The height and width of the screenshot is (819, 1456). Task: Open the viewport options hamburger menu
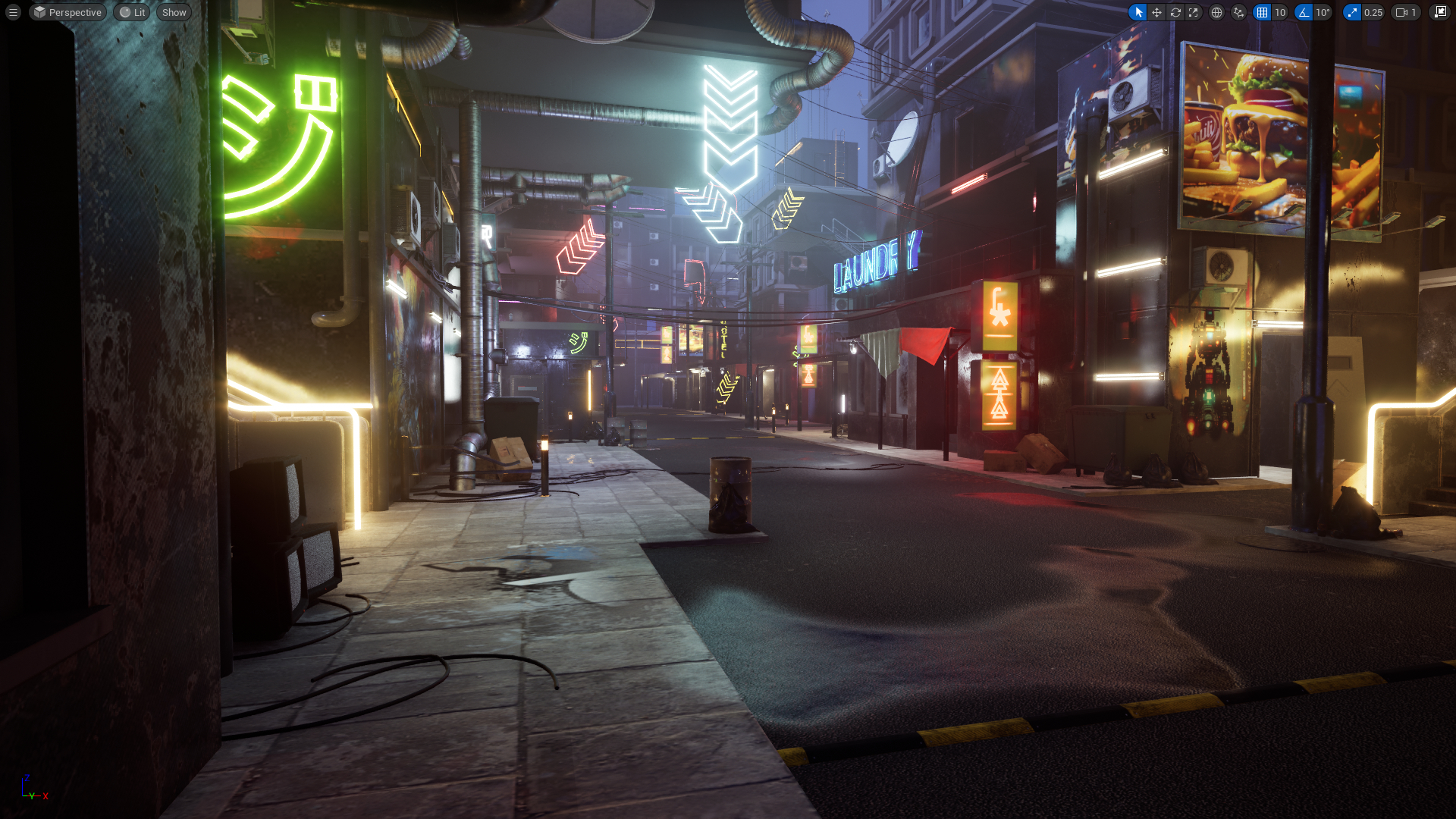[12, 12]
